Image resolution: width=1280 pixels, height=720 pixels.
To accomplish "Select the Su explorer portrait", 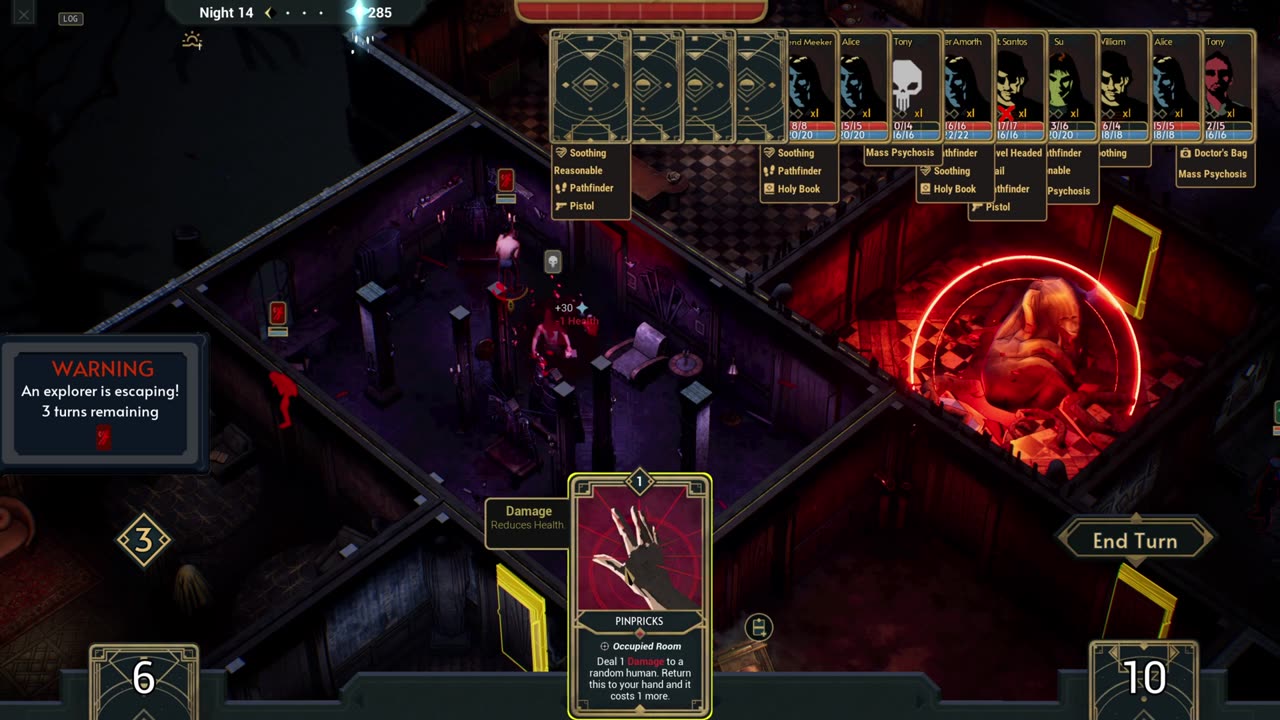I will click(1072, 87).
